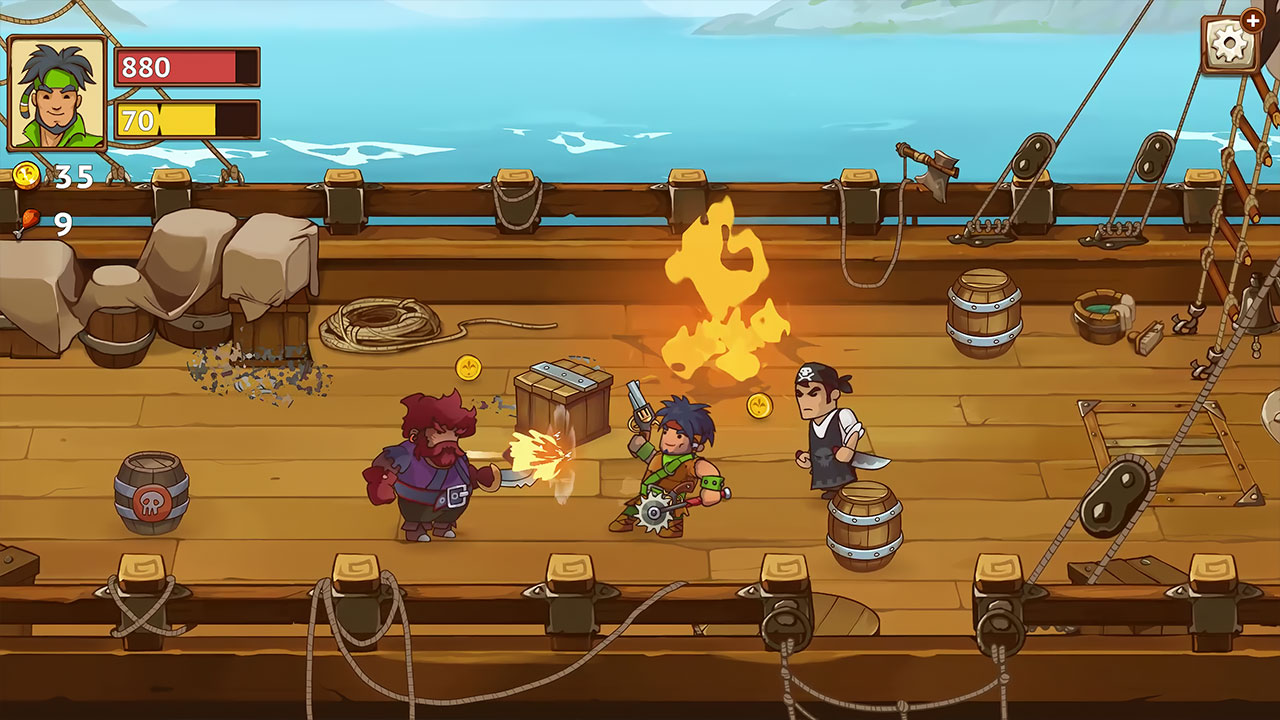This screenshot has height=720, width=1280.
Task: Open the wooden crate on deck
Action: 560,400
